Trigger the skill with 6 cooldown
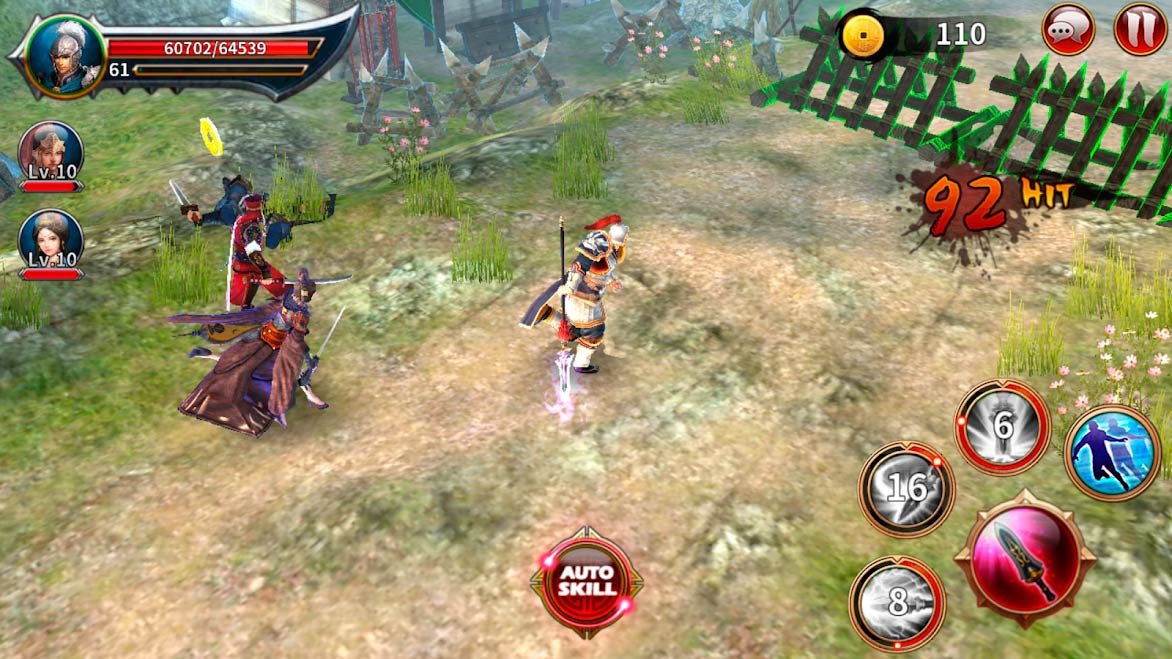Viewport: 1172px width, 659px height. (x=1002, y=427)
